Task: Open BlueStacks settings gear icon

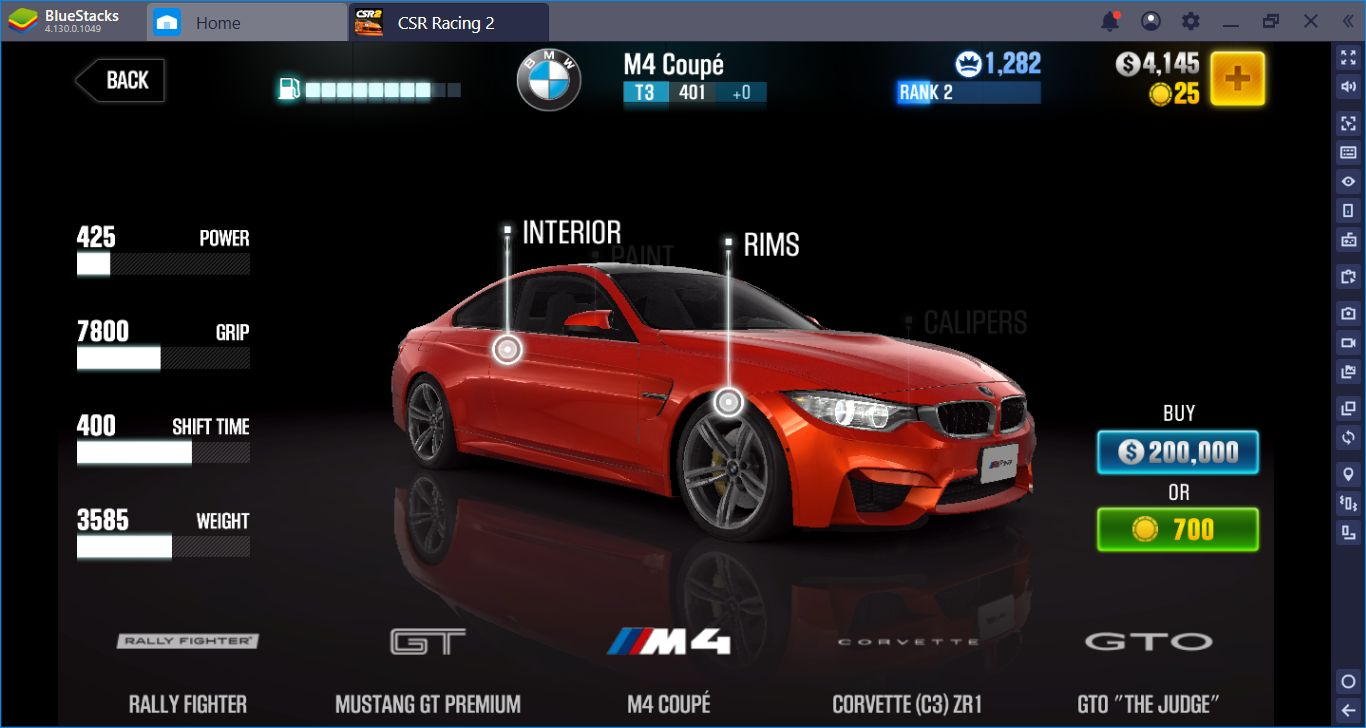Action: pos(1190,21)
